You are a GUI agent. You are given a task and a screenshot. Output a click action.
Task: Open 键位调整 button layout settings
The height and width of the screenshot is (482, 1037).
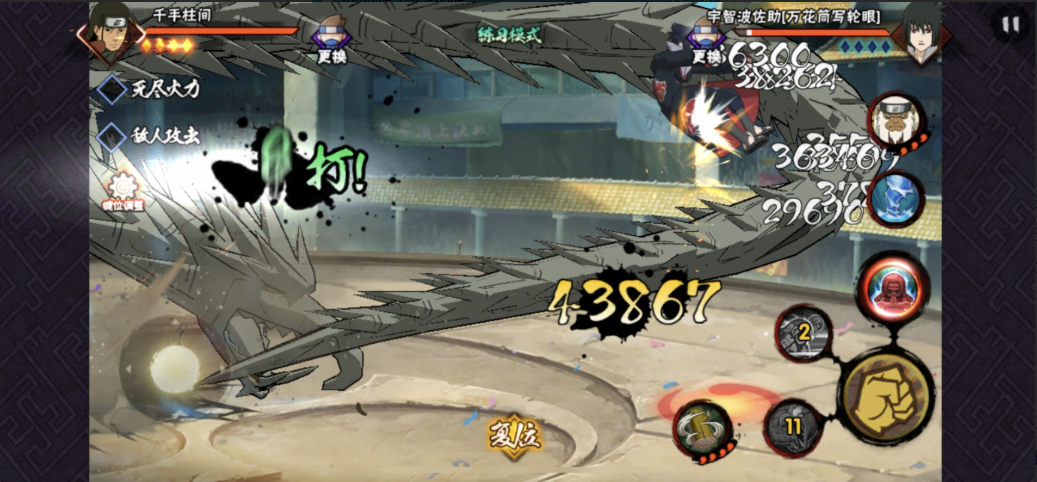click(122, 188)
